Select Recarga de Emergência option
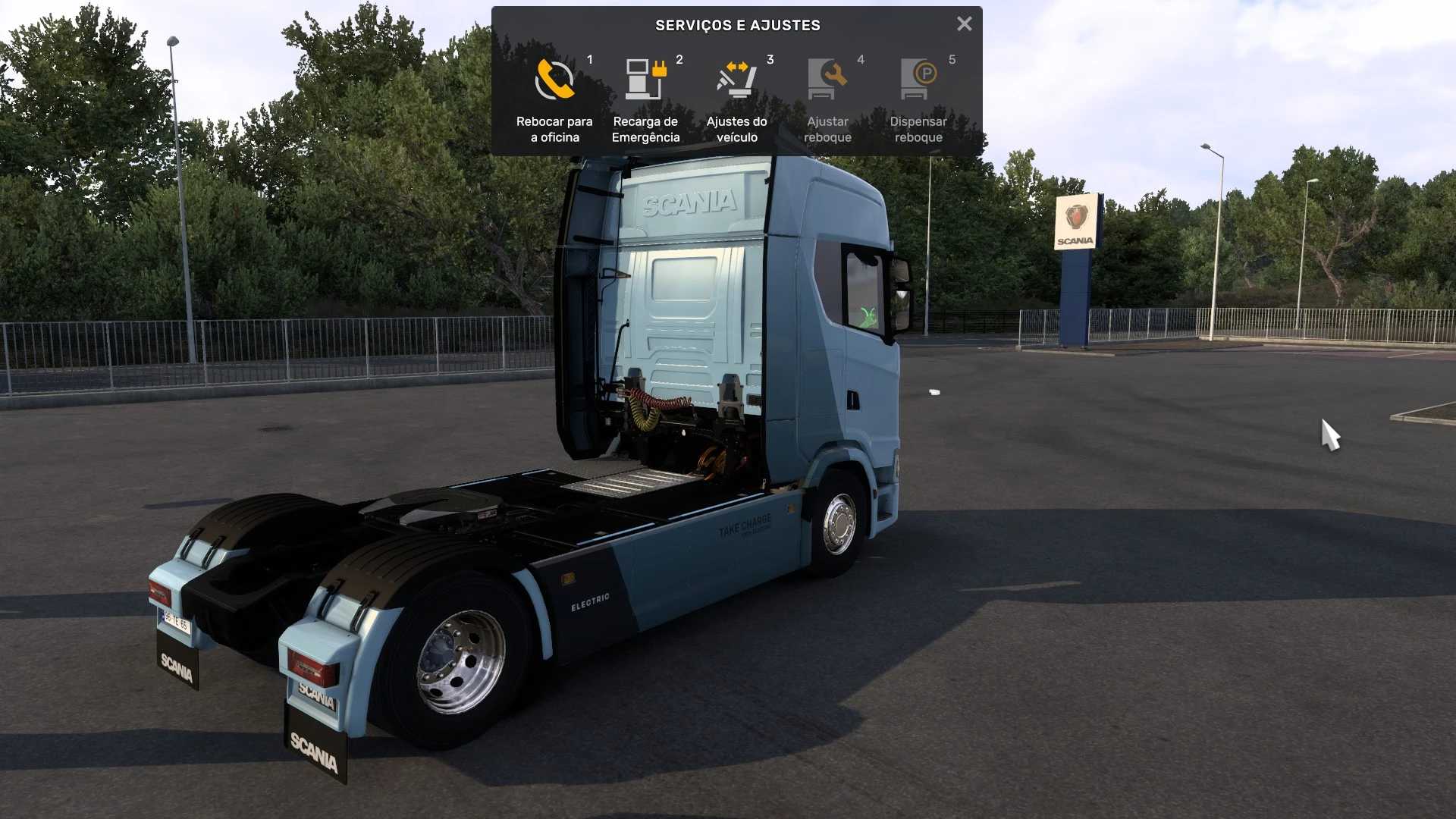Viewport: 1456px width, 819px height. click(645, 99)
